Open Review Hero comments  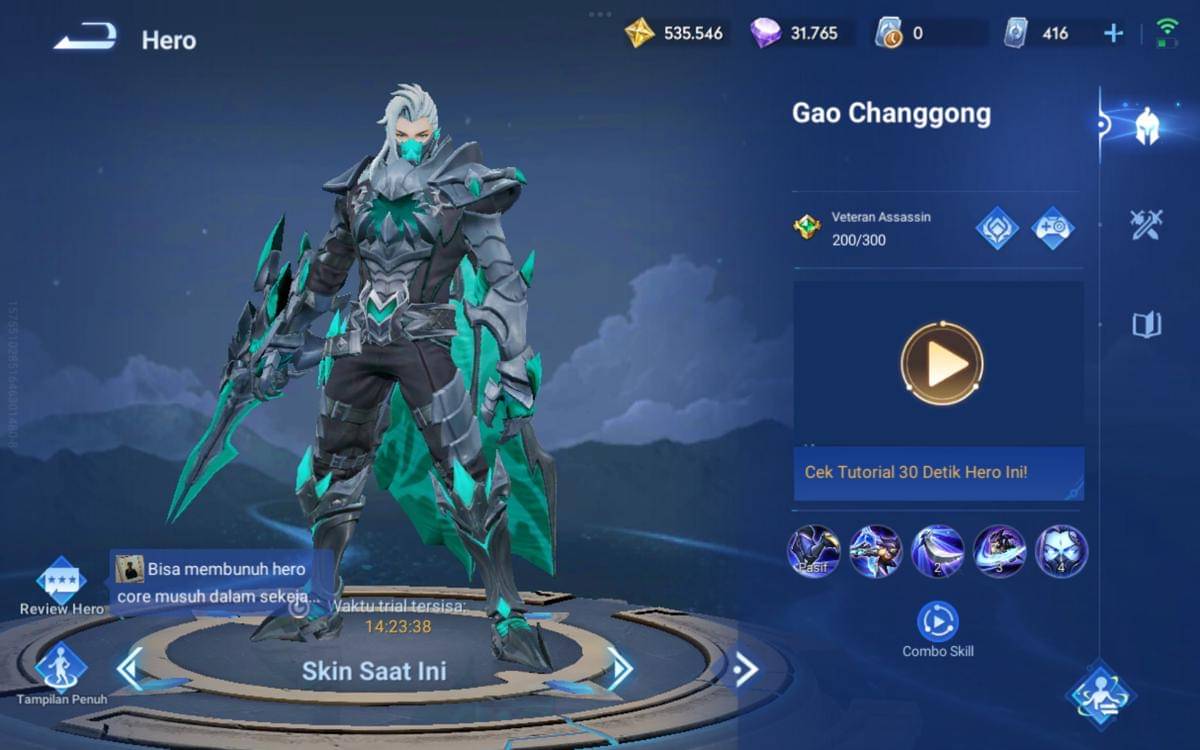point(61,581)
